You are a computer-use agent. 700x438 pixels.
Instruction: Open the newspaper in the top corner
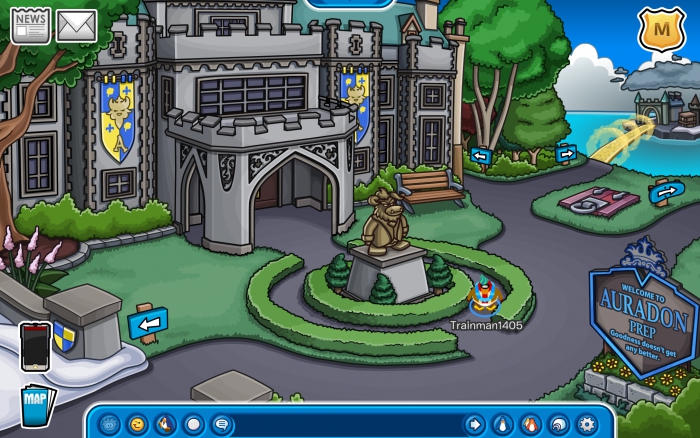coord(30,25)
